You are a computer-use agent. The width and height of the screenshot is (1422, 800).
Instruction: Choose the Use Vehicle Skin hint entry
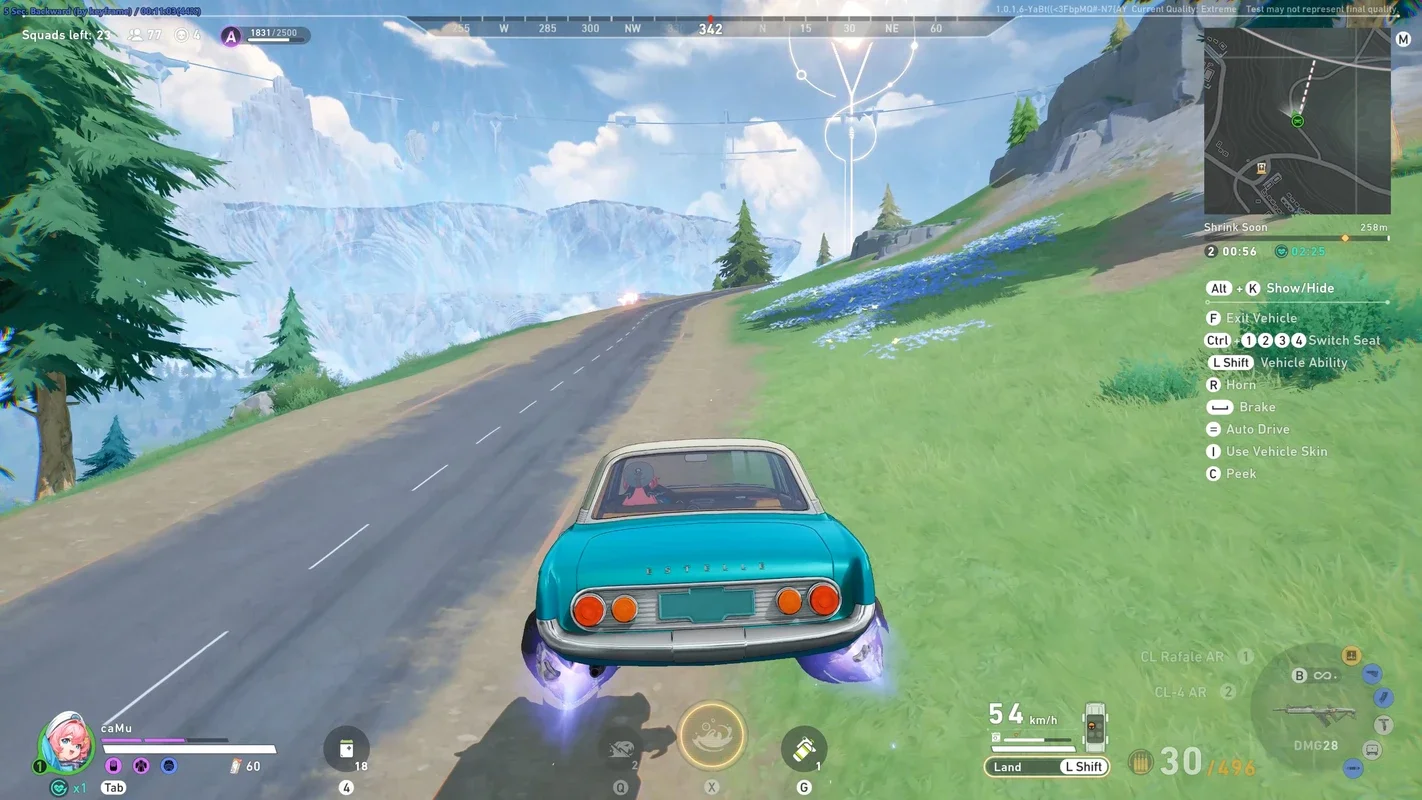(x=1276, y=451)
